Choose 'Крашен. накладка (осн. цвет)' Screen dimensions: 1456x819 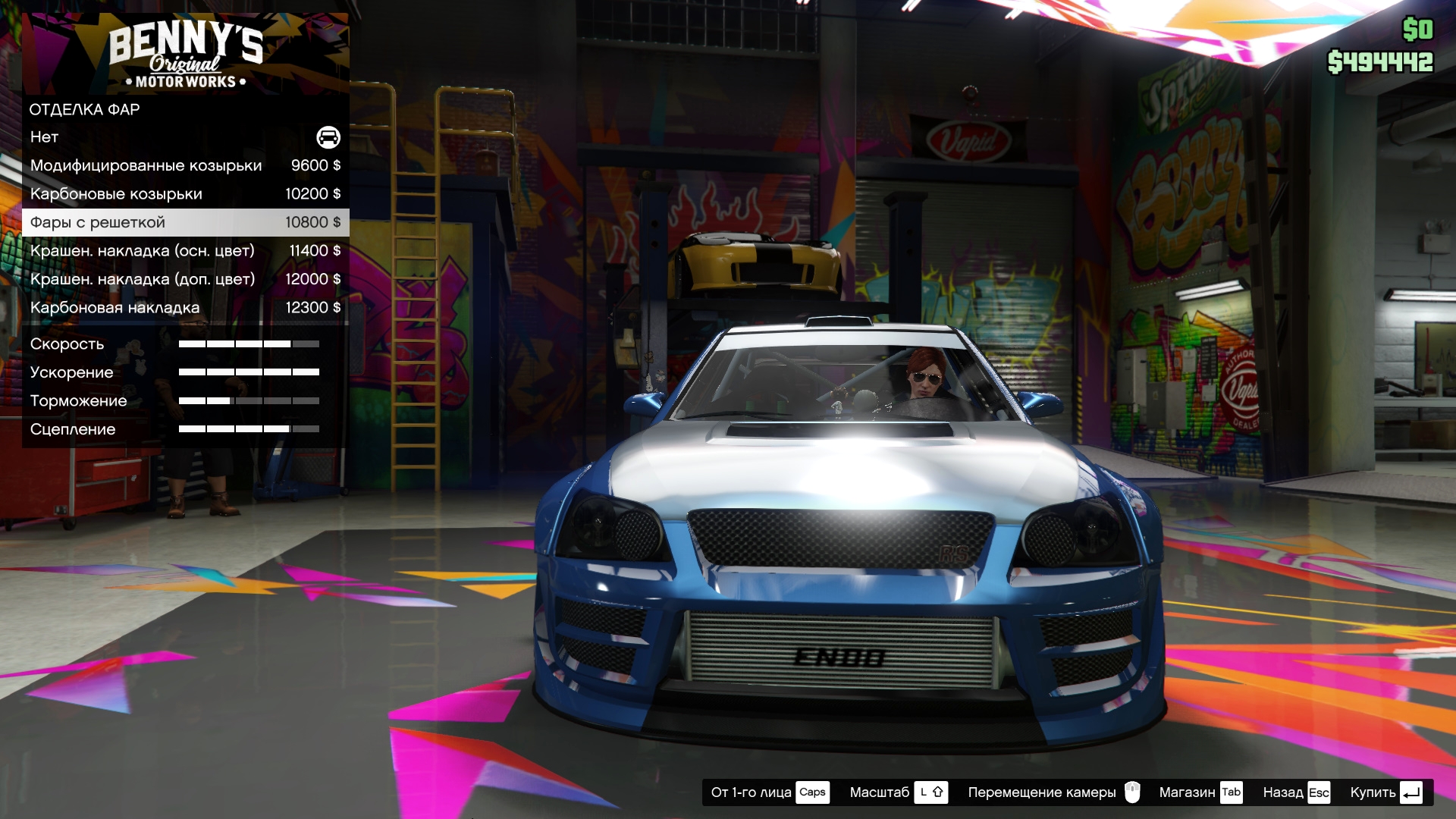pos(185,251)
